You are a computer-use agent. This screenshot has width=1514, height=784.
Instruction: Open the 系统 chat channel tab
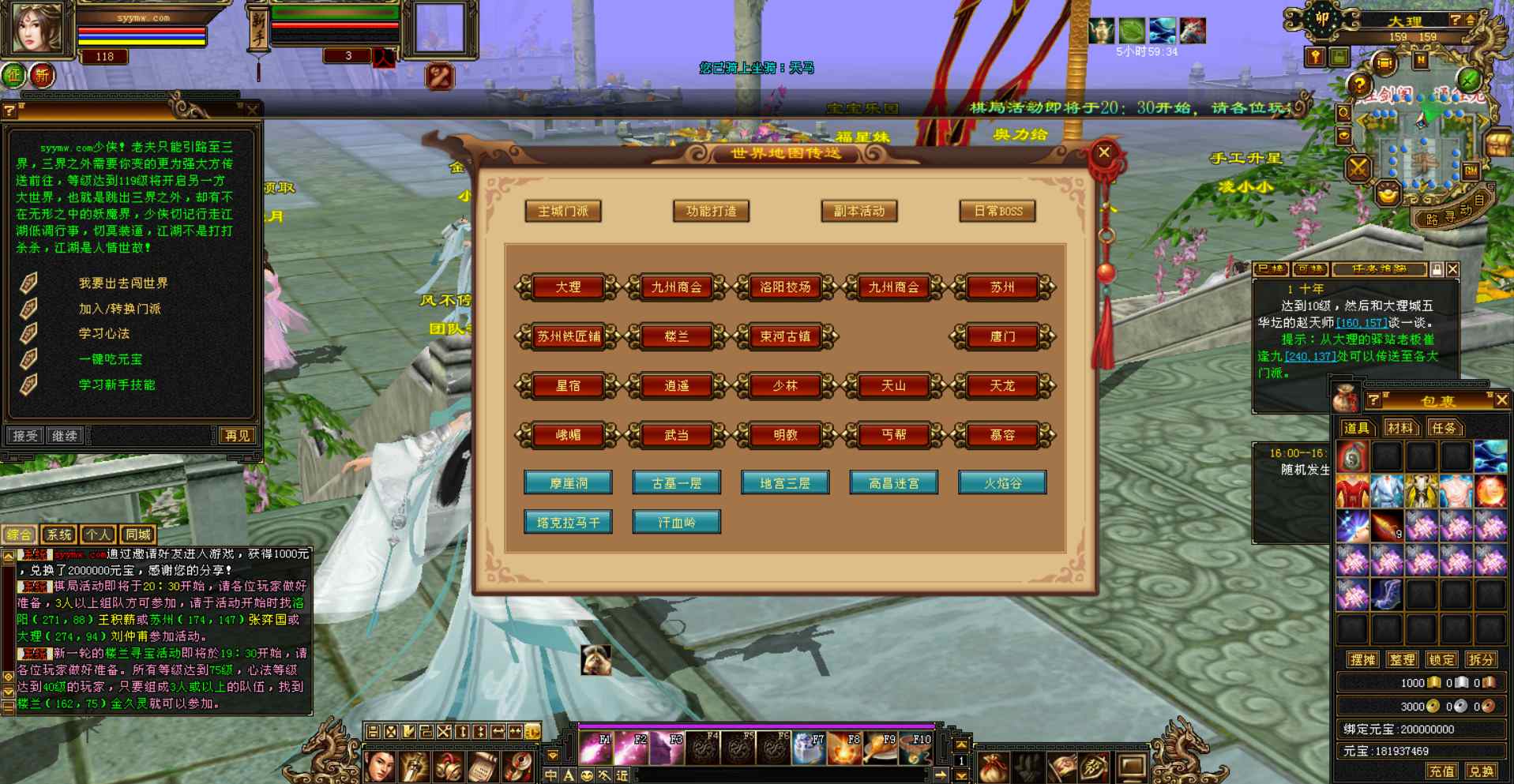[58, 535]
